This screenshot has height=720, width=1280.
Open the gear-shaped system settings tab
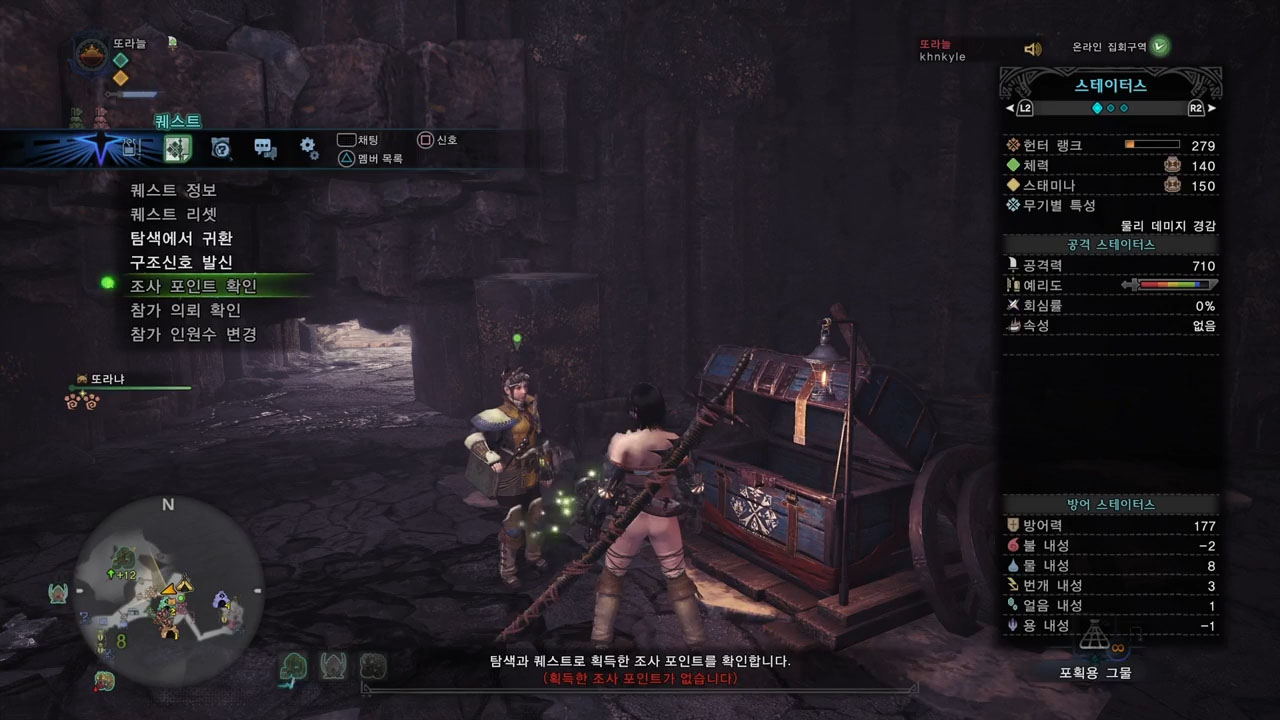click(x=309, y=149)
